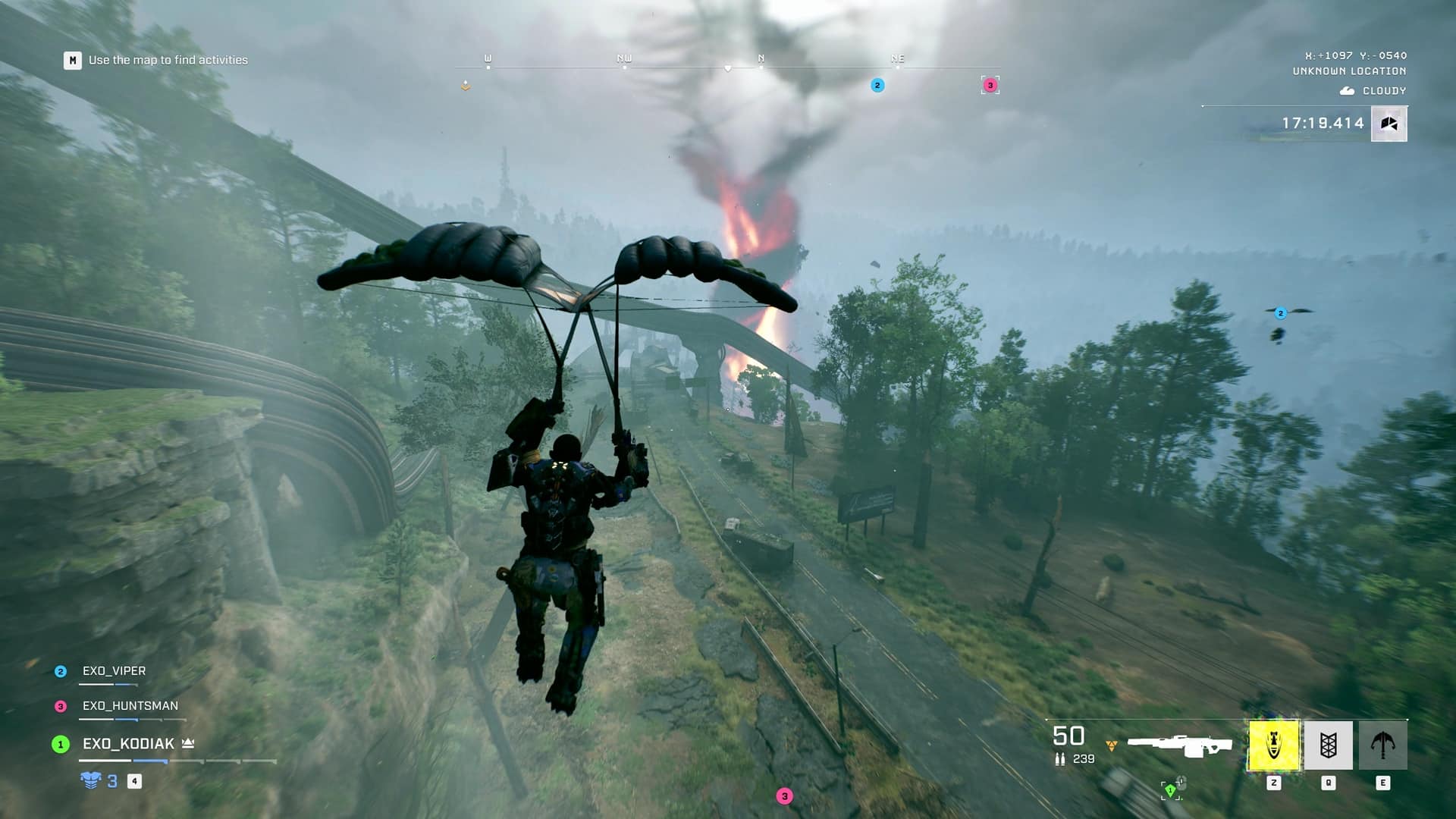This screenshot has width=1456, height=819.
Task: Click the green squad ping diamond marker
Action: (x=1170, y=791)
